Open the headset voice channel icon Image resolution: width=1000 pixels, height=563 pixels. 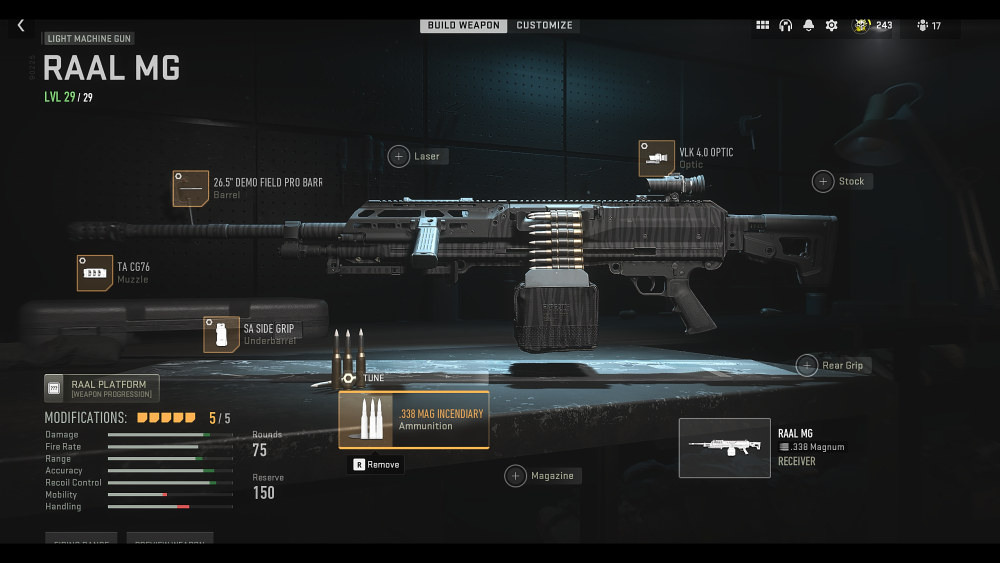(x=785, y=26)
